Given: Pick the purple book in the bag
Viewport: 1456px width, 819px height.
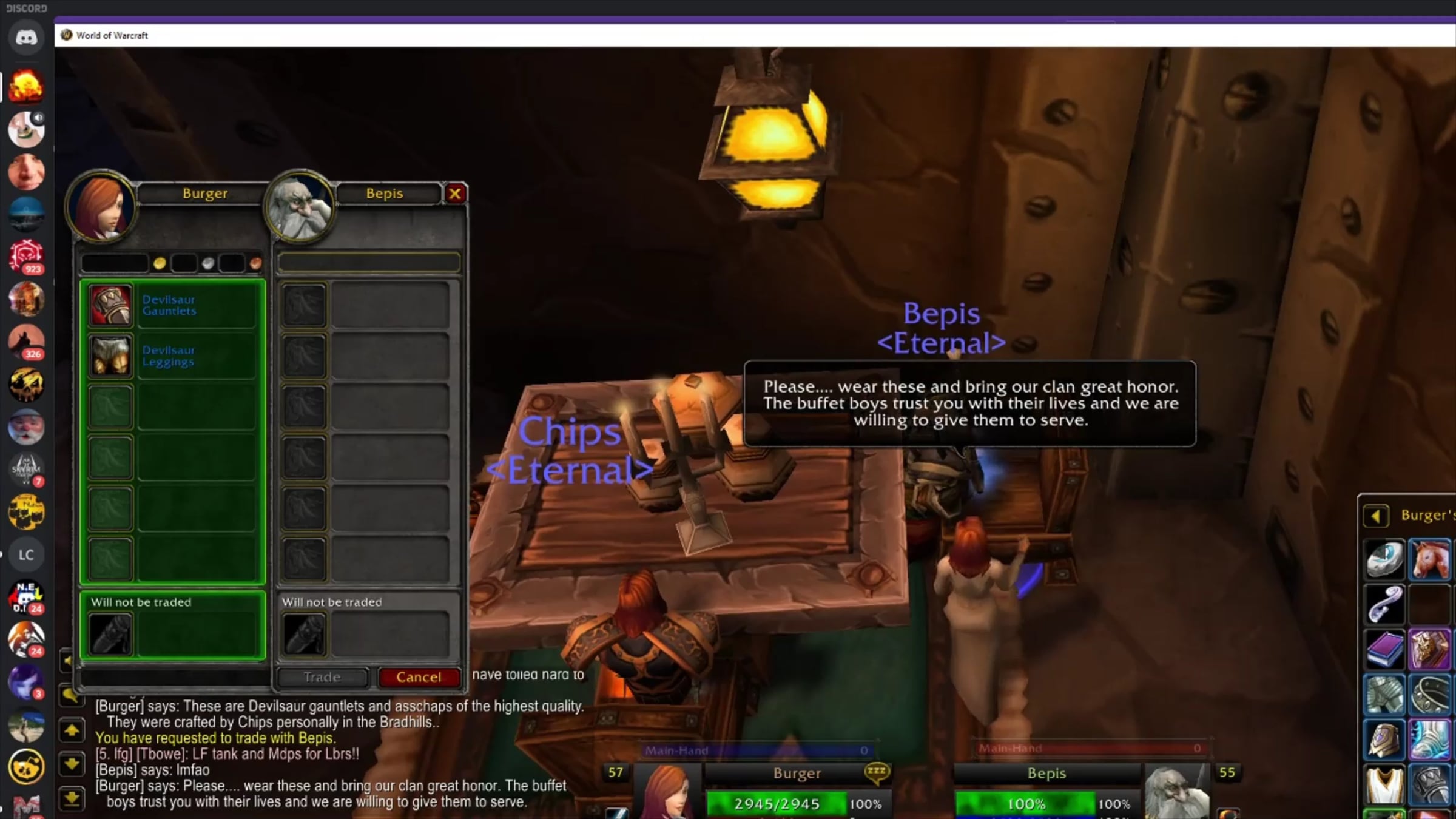Looking at the screenshot, I should pyautogui.click(x=1385, y=648).
